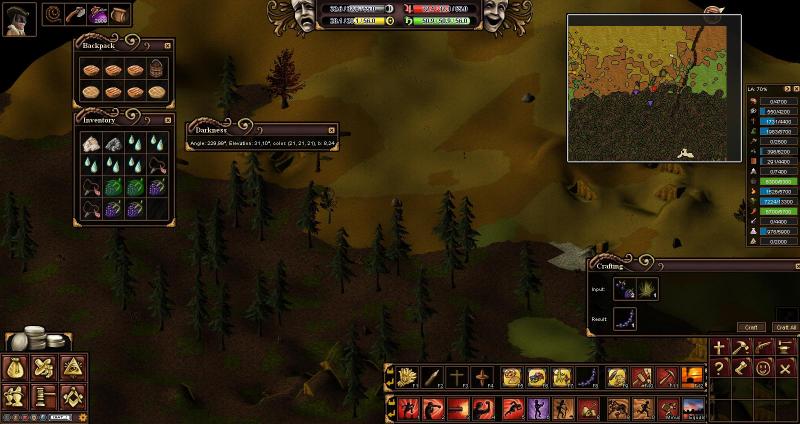Click the question mark help button
The height and width of the screenshot is (424, 800).
pos(720,367)
